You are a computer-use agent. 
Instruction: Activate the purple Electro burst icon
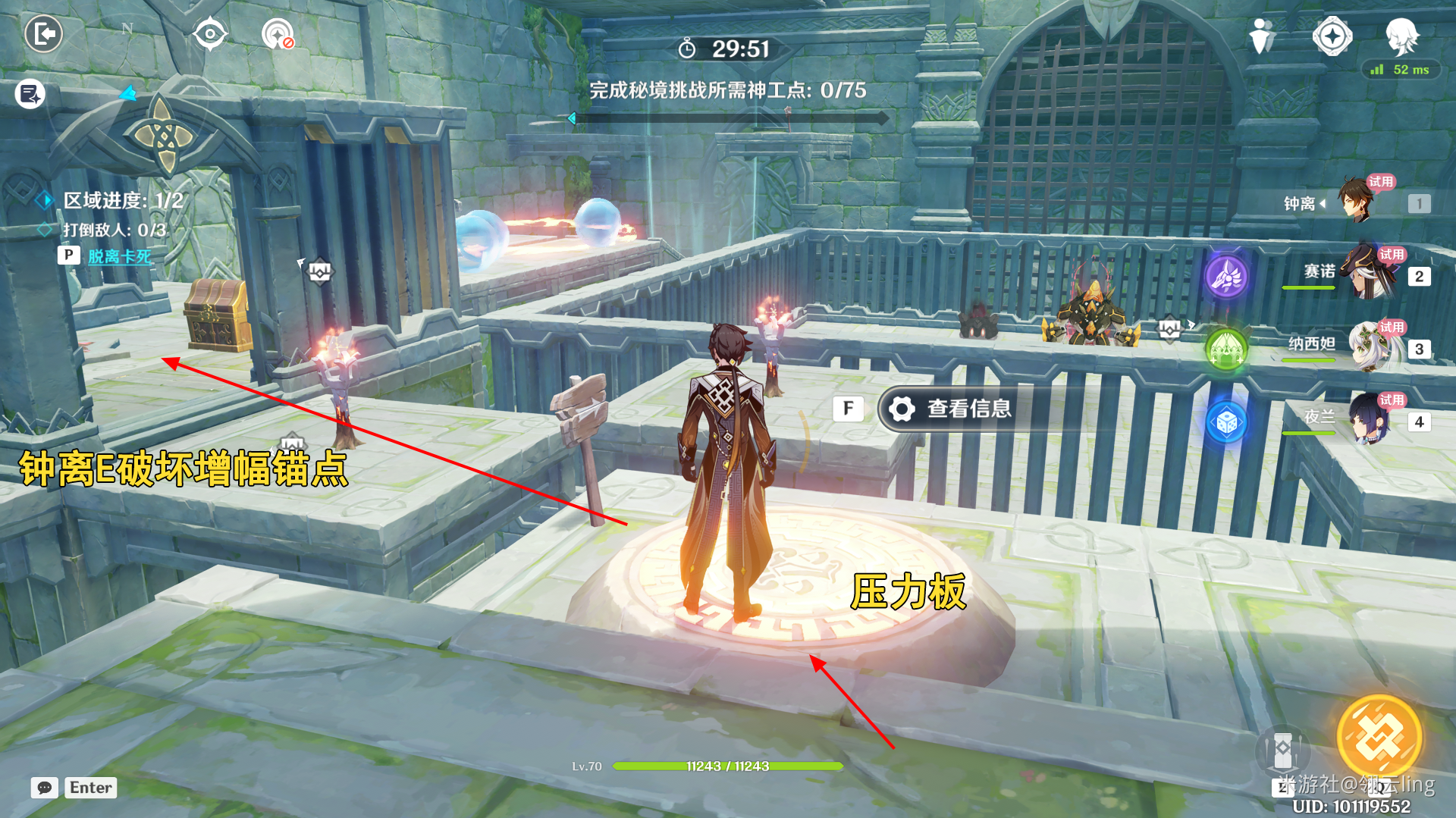[x=1226, y=276]
